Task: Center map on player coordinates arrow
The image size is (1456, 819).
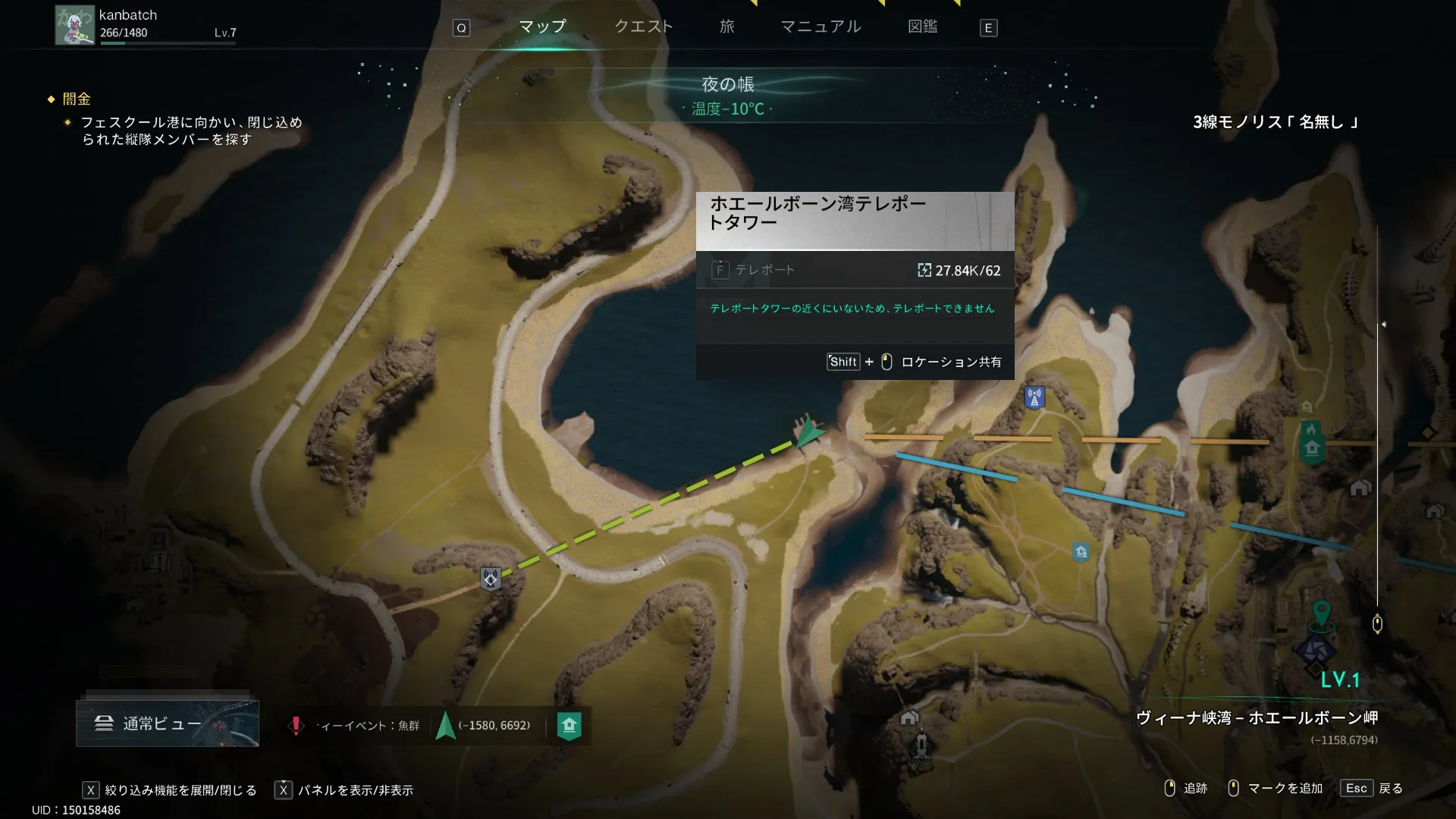Action: [446, 726]
